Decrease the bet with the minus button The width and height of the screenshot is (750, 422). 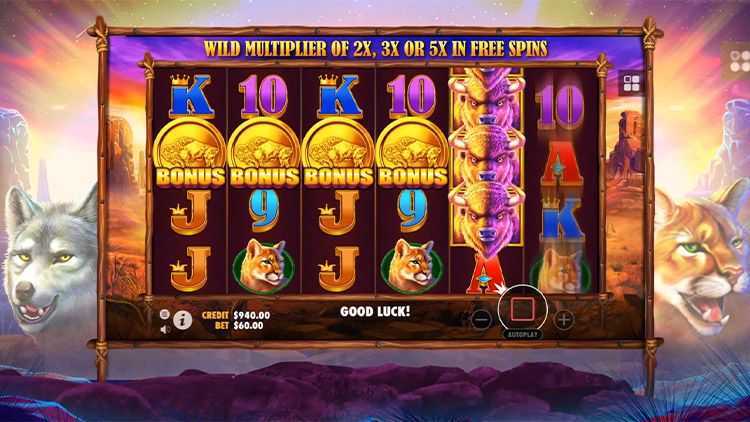[481, 320]
